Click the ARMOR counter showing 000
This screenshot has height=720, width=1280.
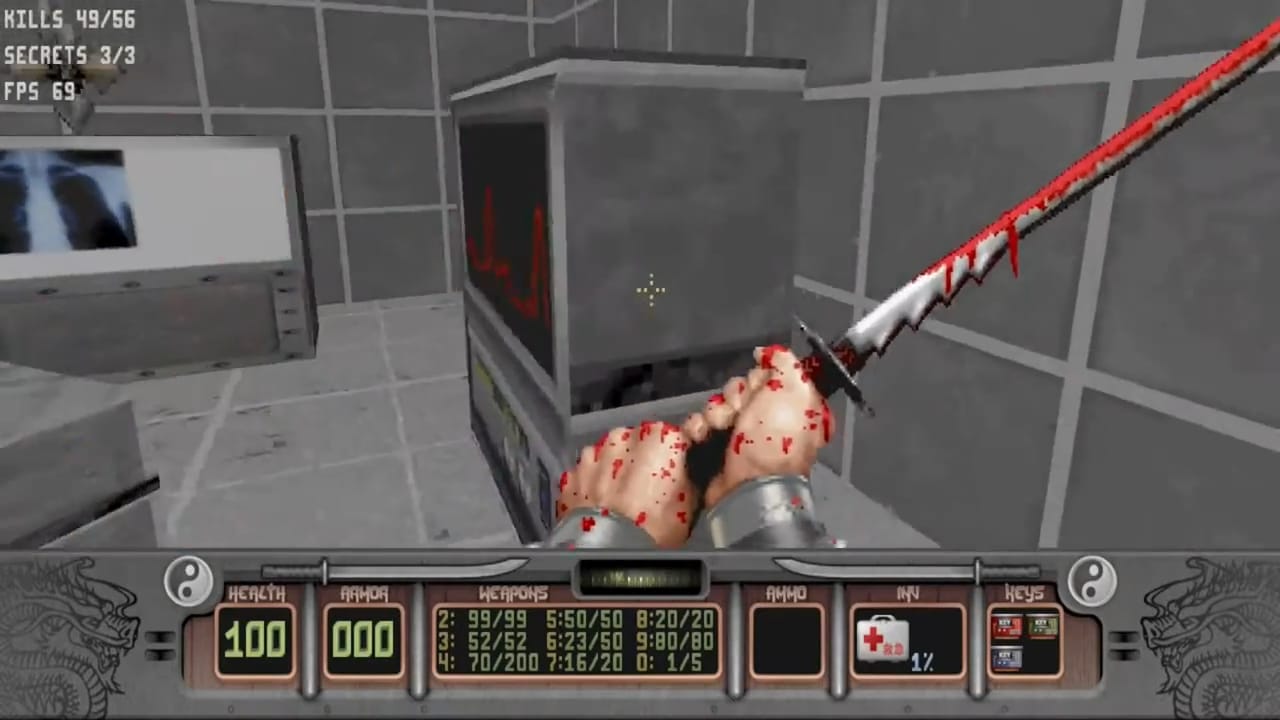tap(363, 640)
